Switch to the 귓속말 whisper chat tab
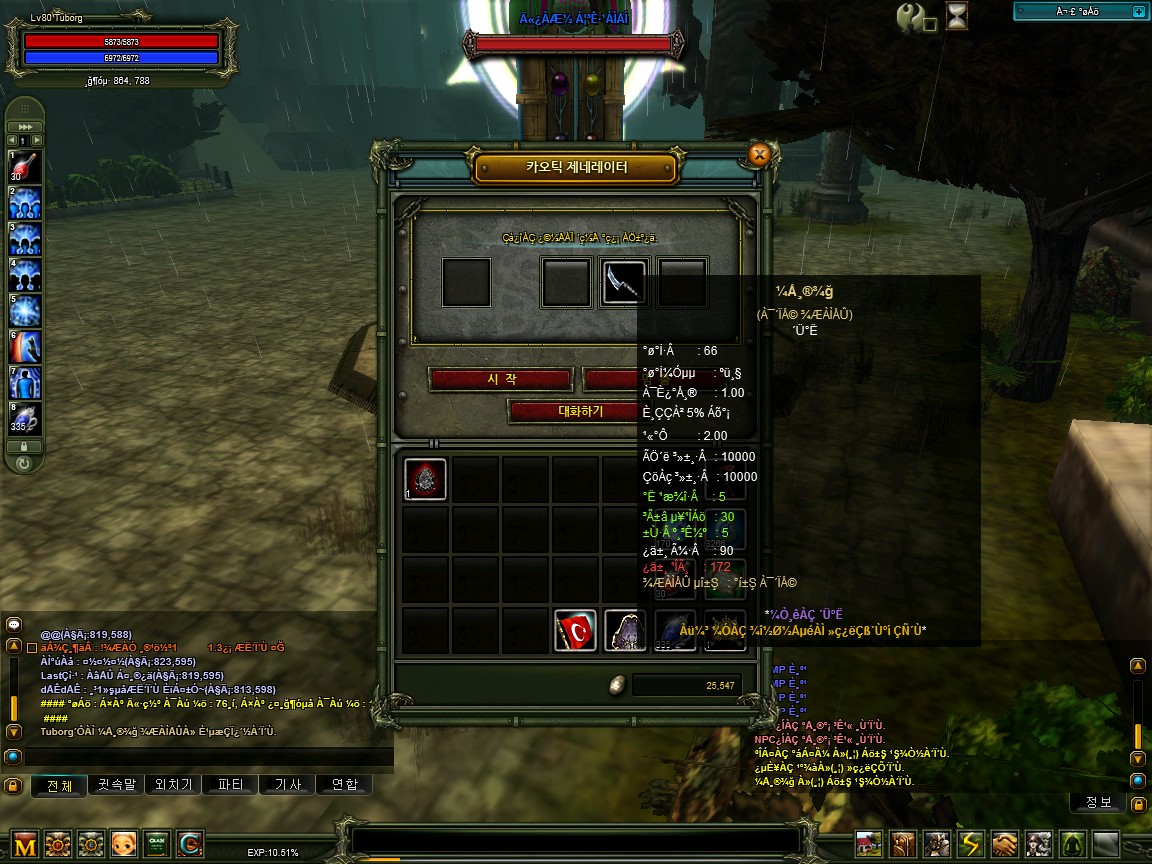 click(117, 785)
